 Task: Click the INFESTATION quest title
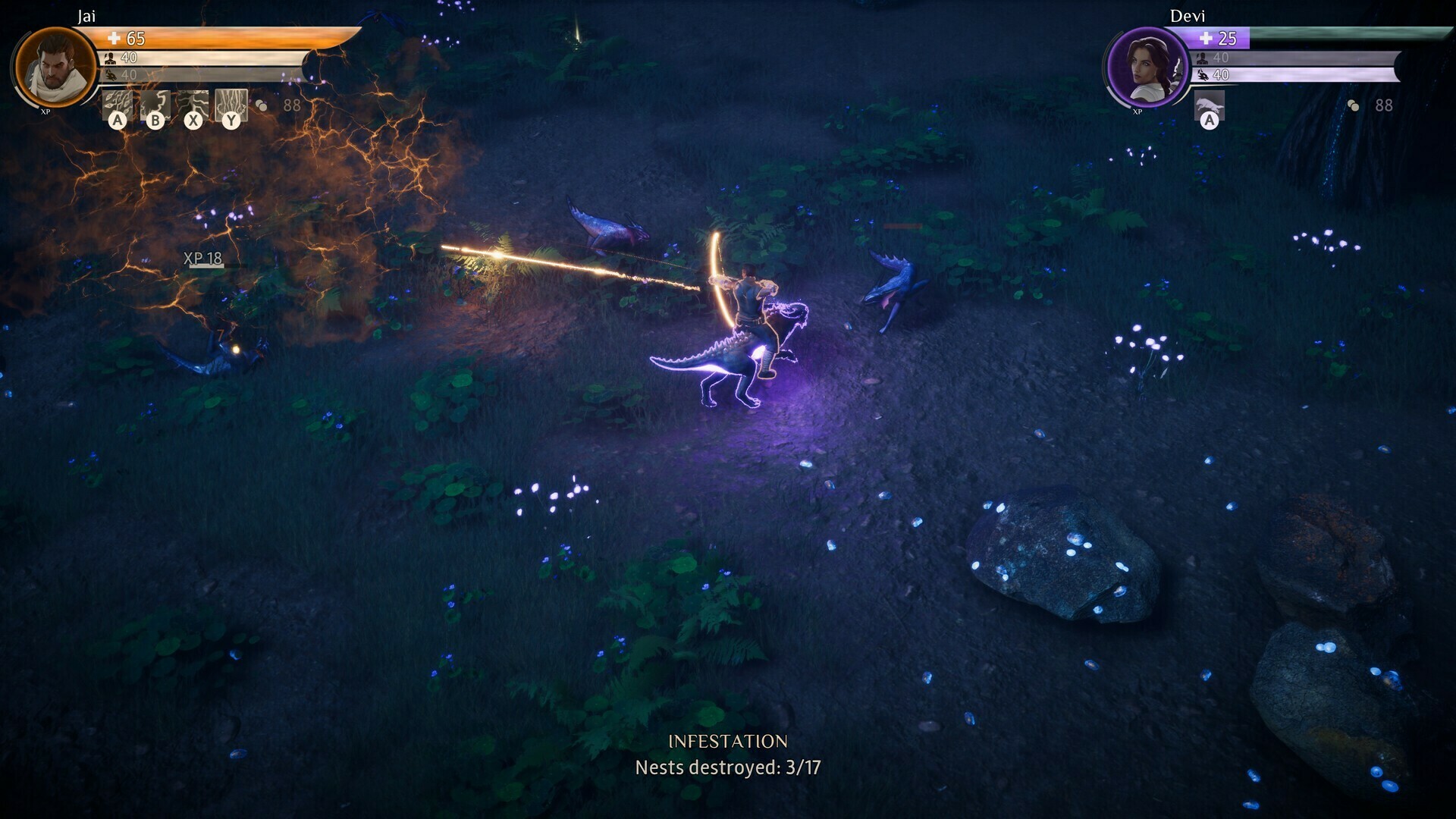(730, 740)
